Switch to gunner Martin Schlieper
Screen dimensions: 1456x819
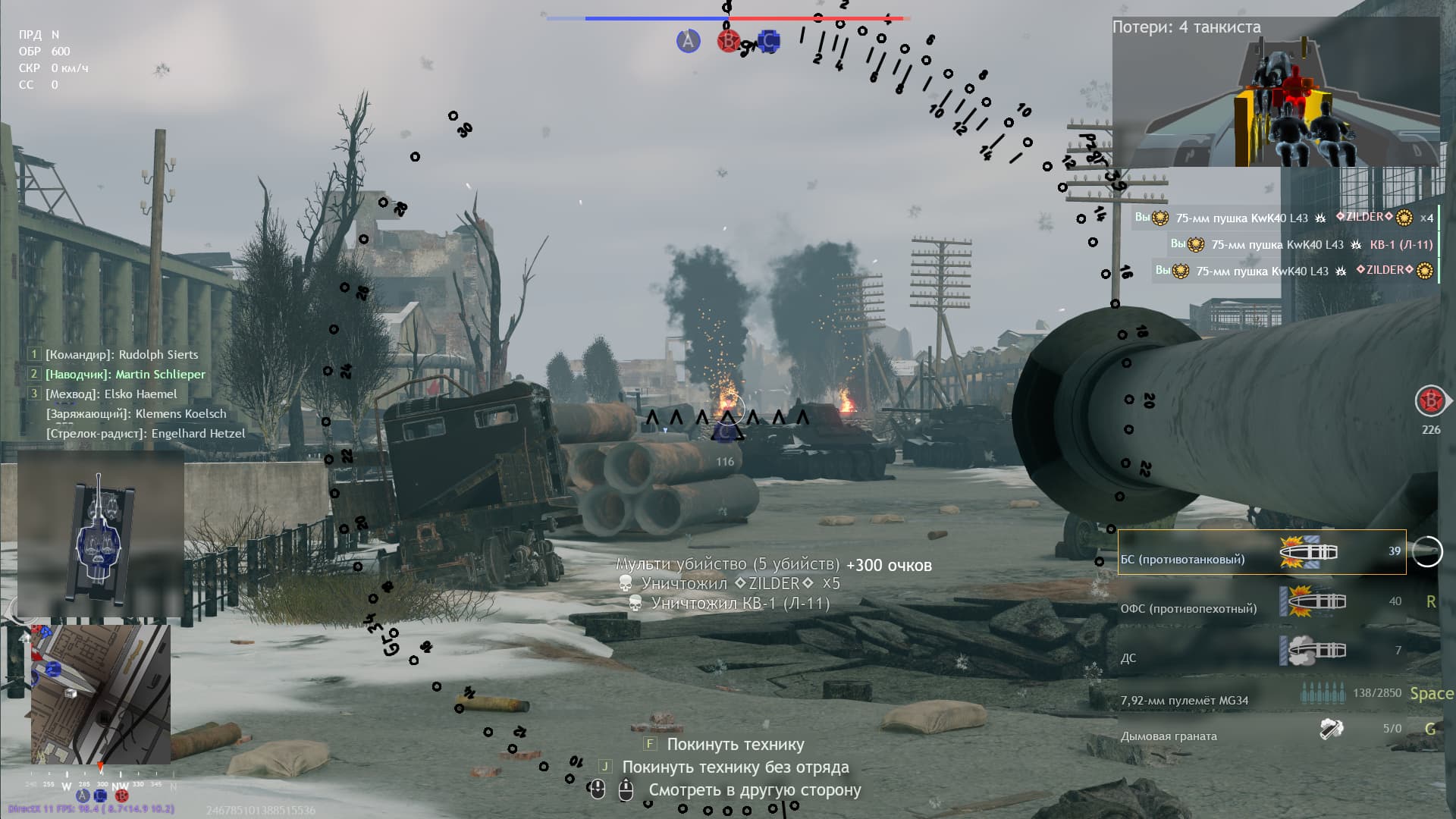pyautogui.click(x=125, y=375)
